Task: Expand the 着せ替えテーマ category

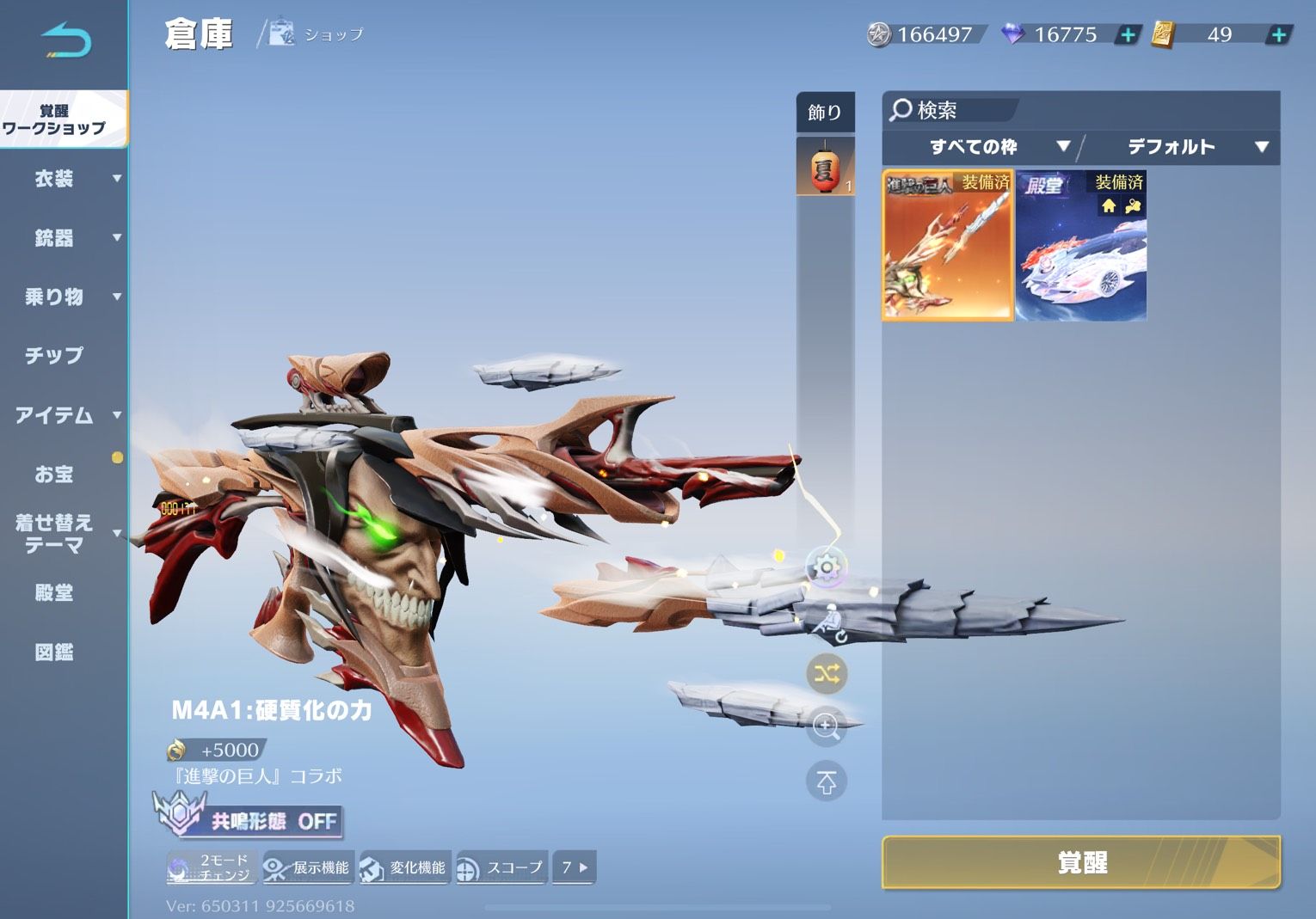Action: point(56,534)
